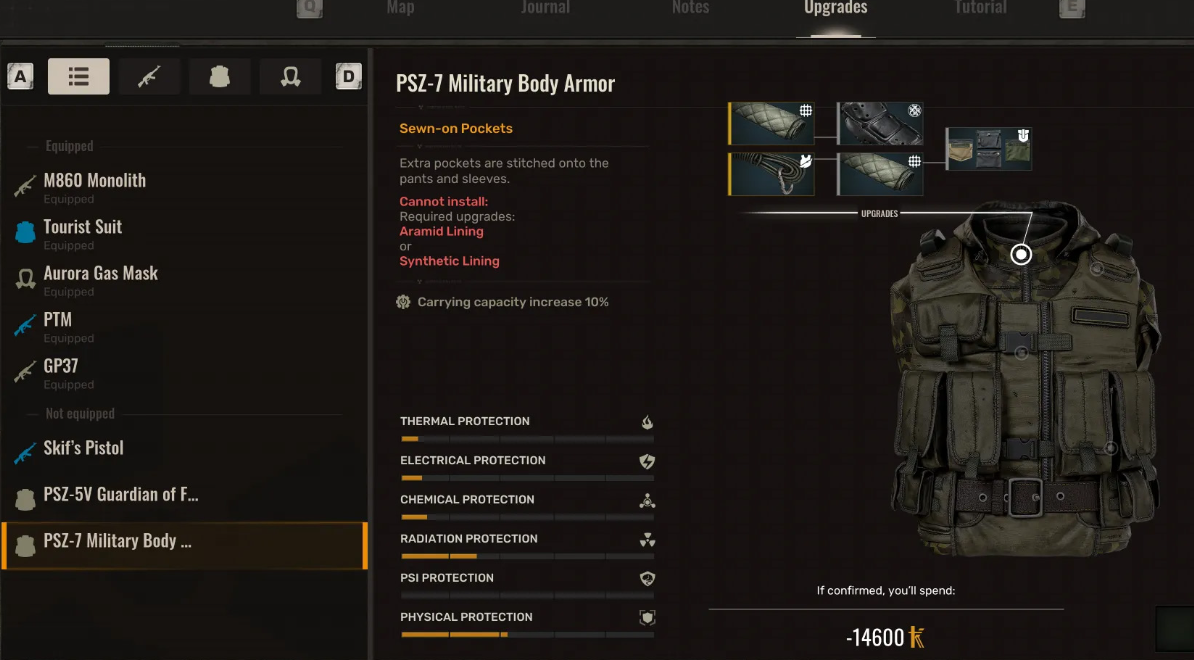Screen dimensions: 1194x660
Task: Select the Aurora Gas Mask entry
Action: click(x=101, y=274)
